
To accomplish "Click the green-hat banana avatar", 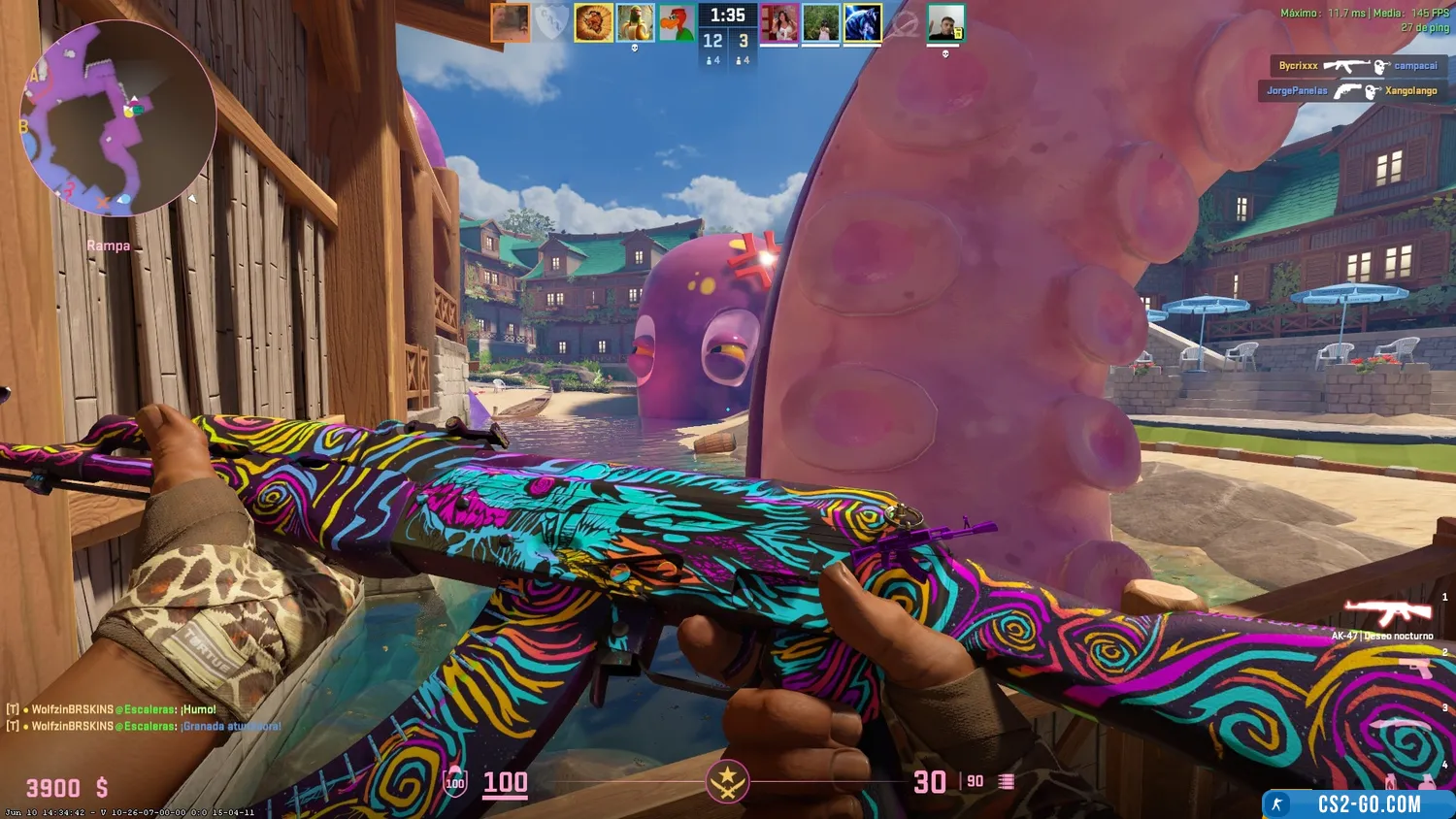I will (635, 23).
